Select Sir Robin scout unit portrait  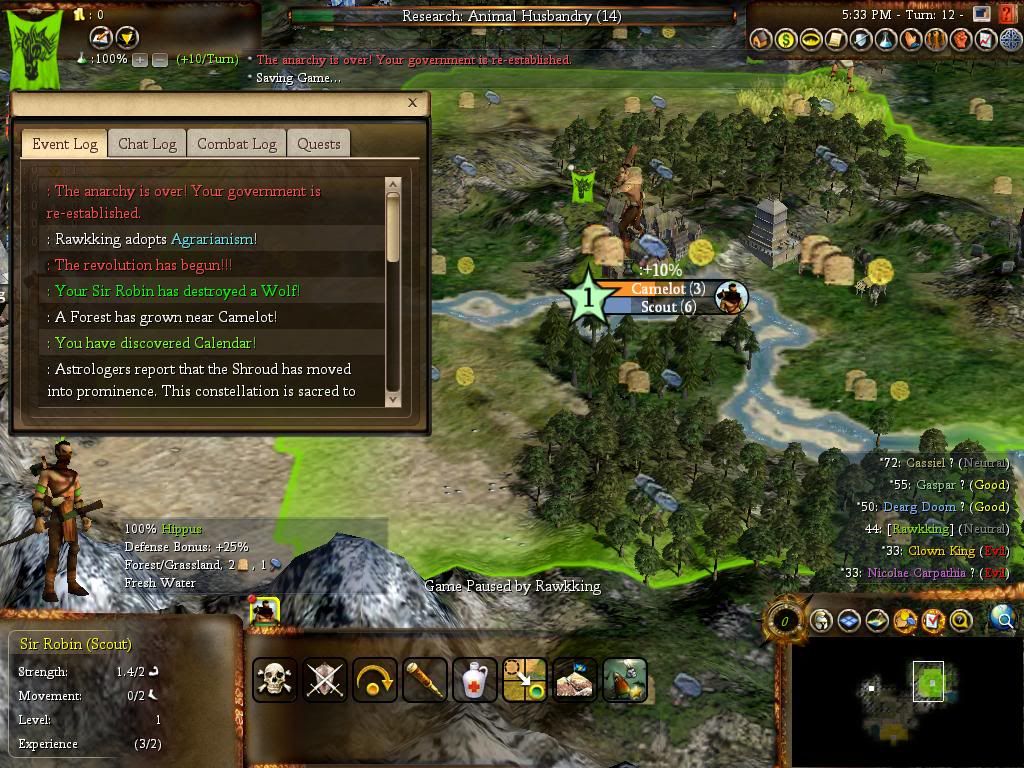(265, 611)
